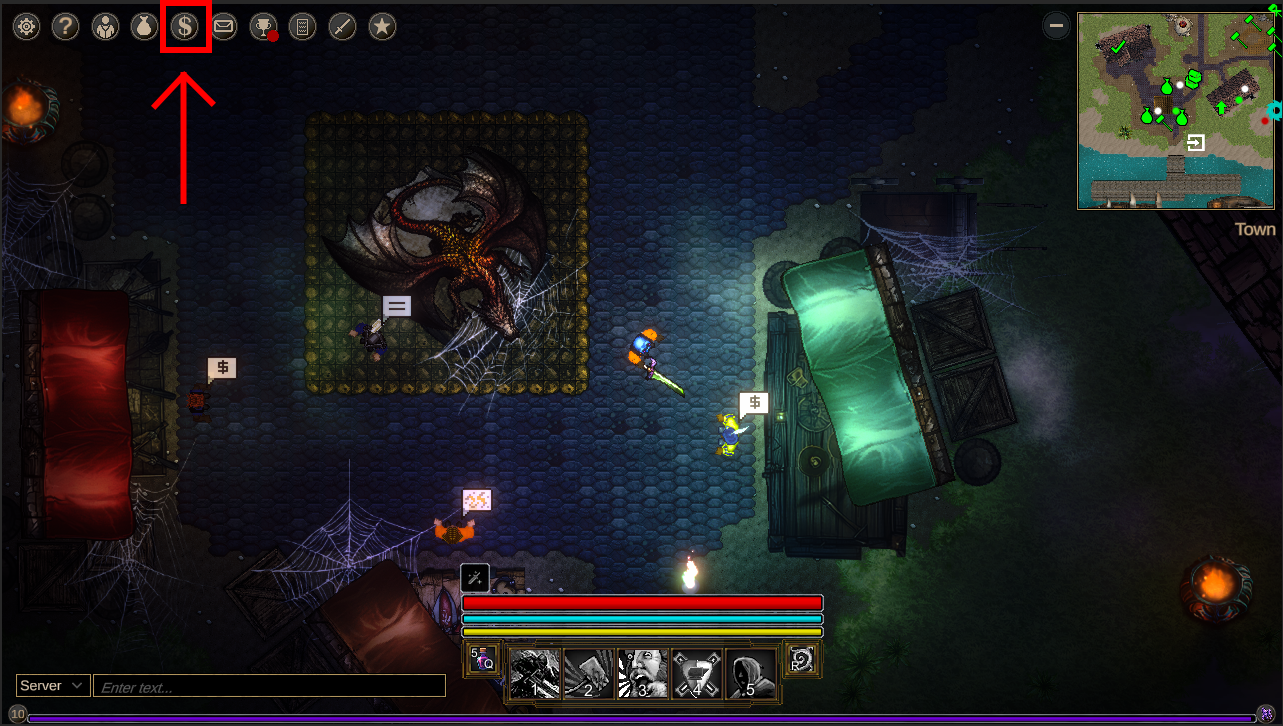This screenshot has width=1283, height=726.
Task: Trigger the shouting face ability in slot 3
Action: click(642, 673)
